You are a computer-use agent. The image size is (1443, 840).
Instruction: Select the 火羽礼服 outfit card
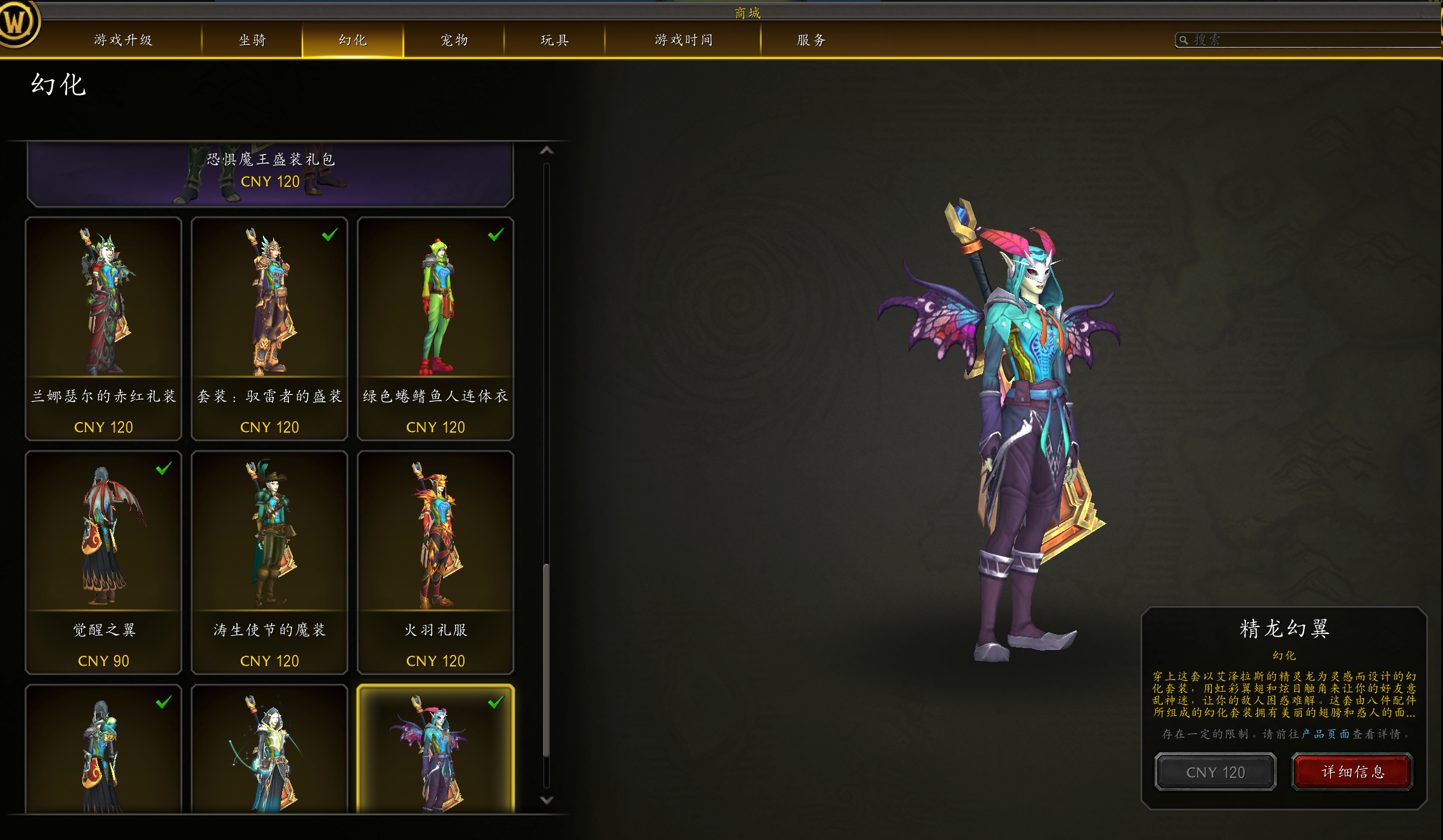(x=435, y=562)
